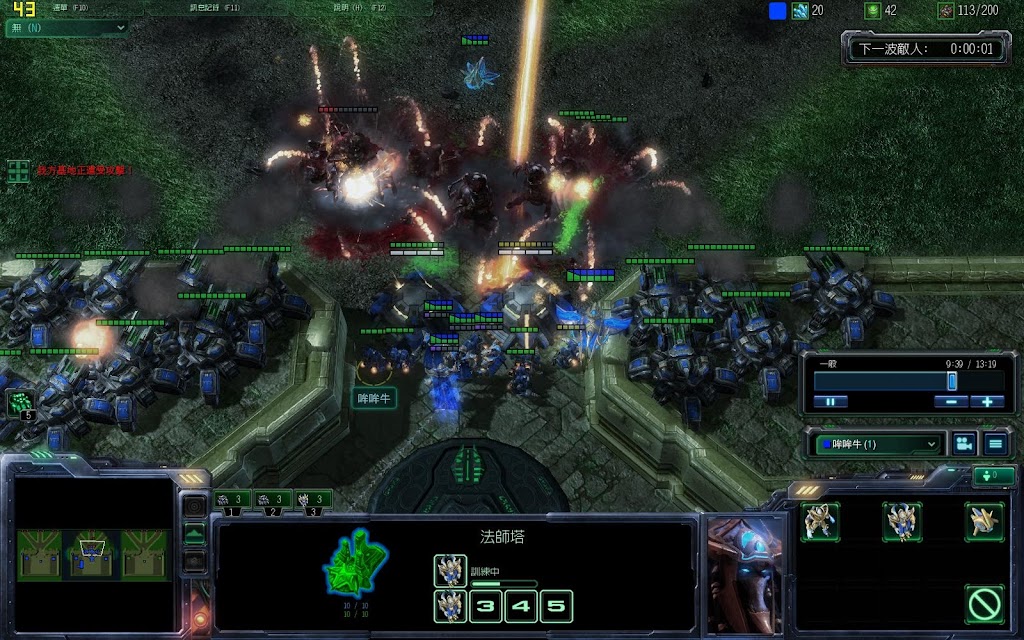Click the replay timeline slider handle

click(x=952, y=381)
